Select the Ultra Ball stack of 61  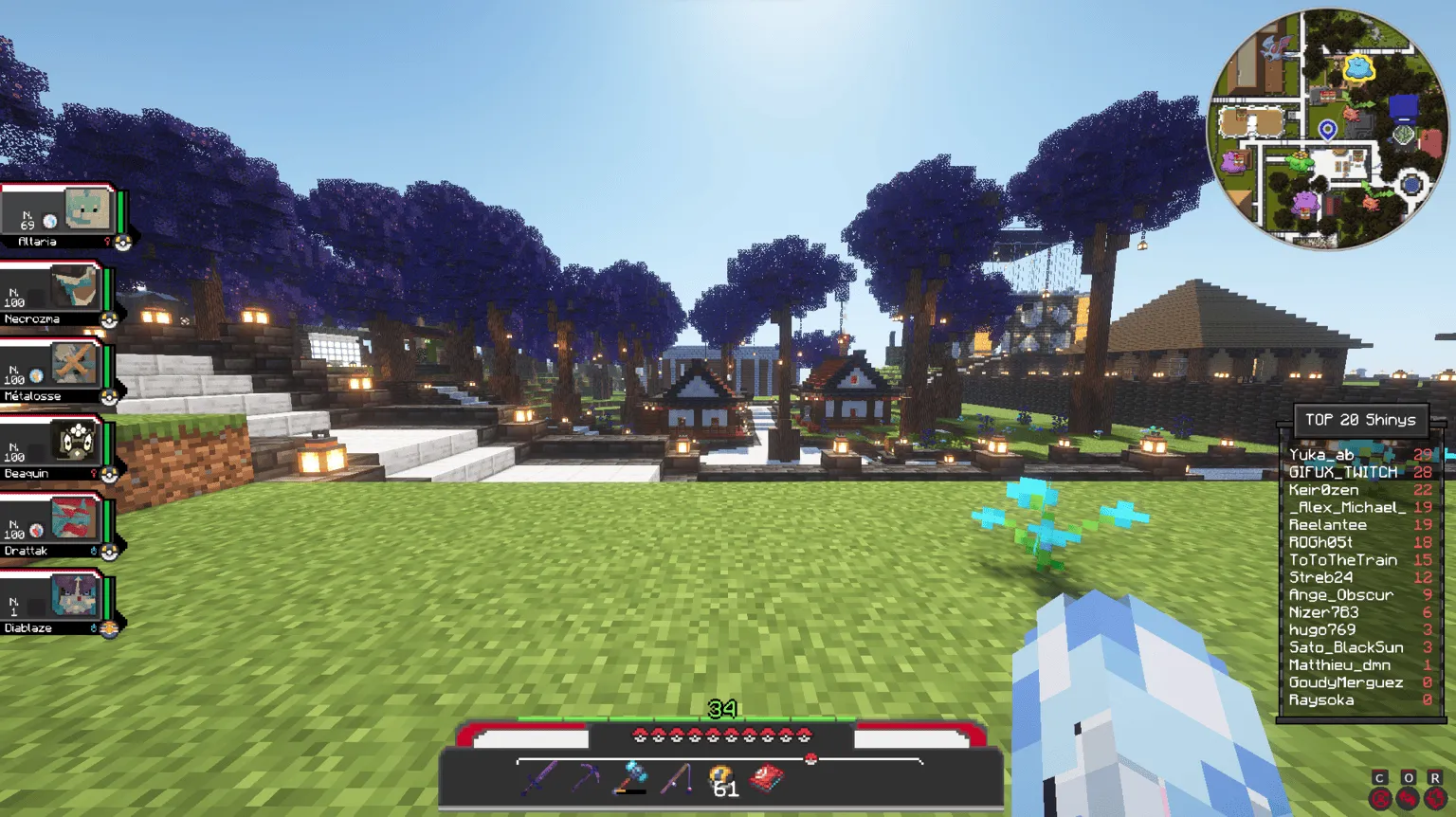click(x=720, y=775)
